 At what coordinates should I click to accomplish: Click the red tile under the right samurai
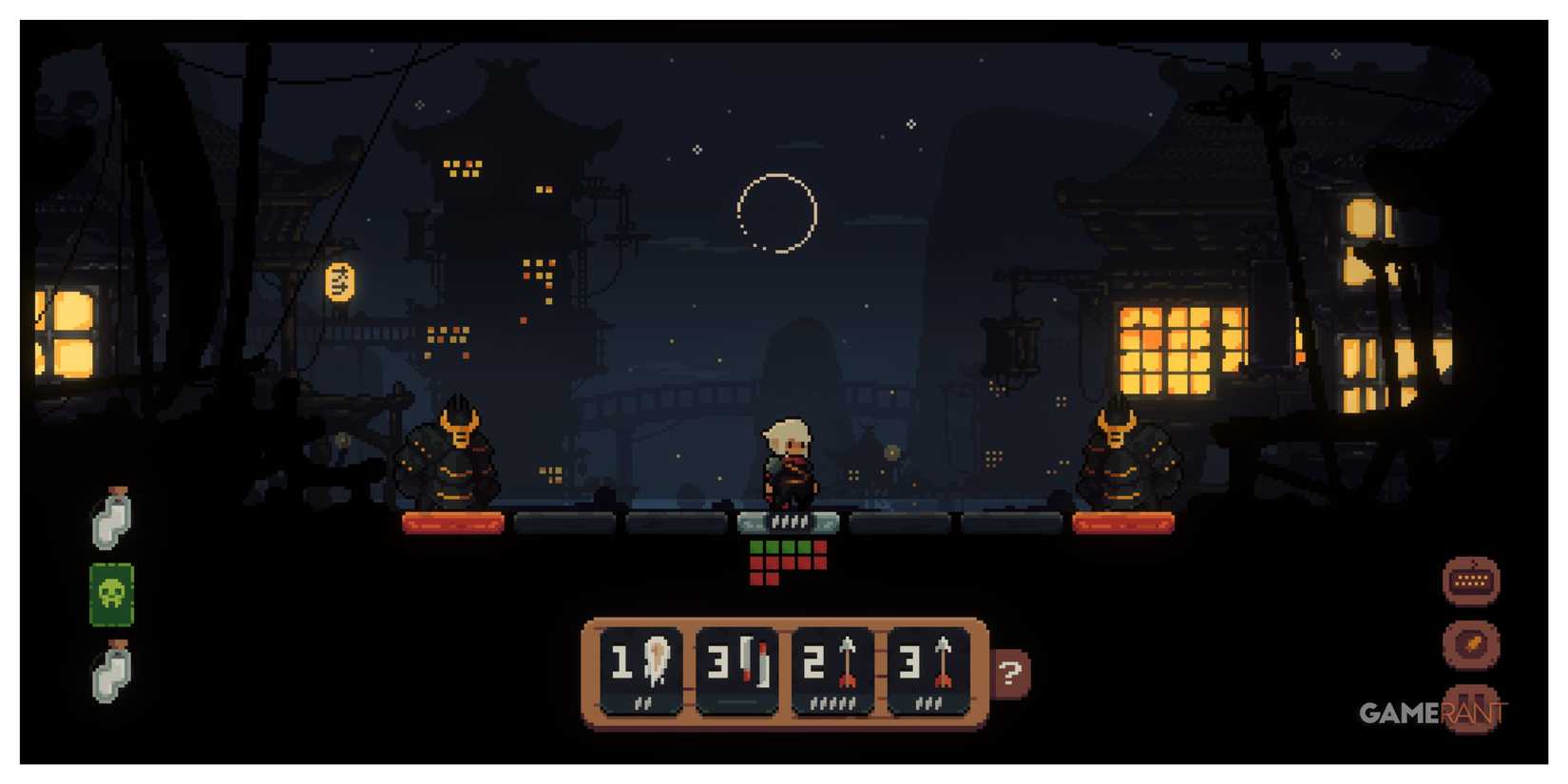click(x=1124, y=521)
